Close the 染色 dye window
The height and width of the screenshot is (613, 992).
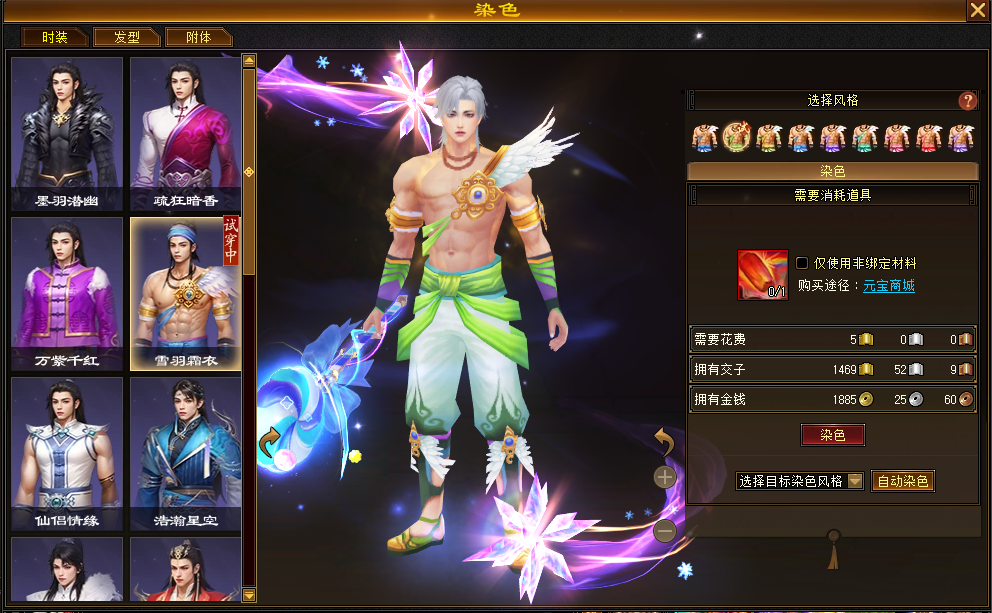pyautogui.click(x=977, y=10)
